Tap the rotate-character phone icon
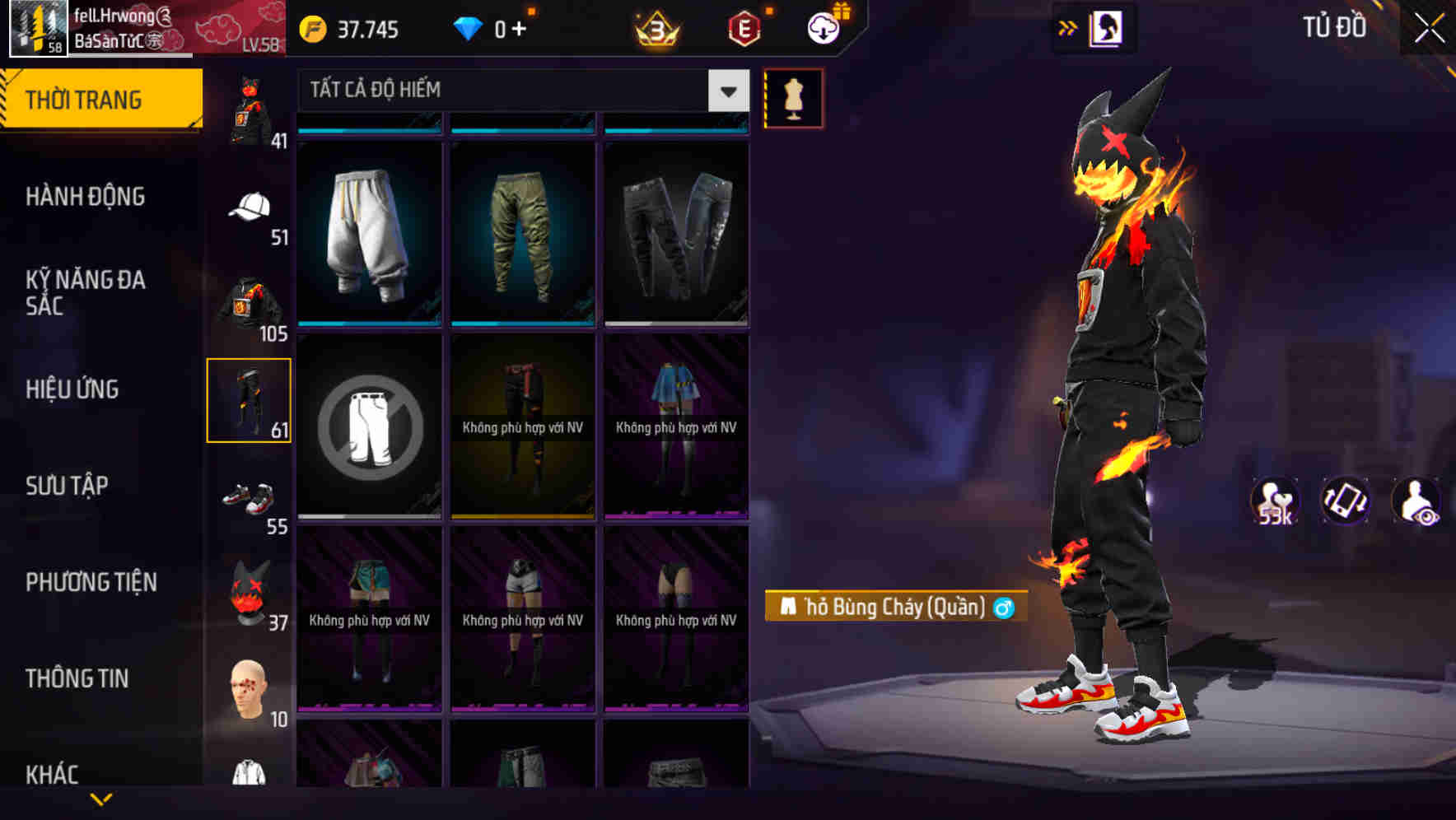 coord(1346,502)
